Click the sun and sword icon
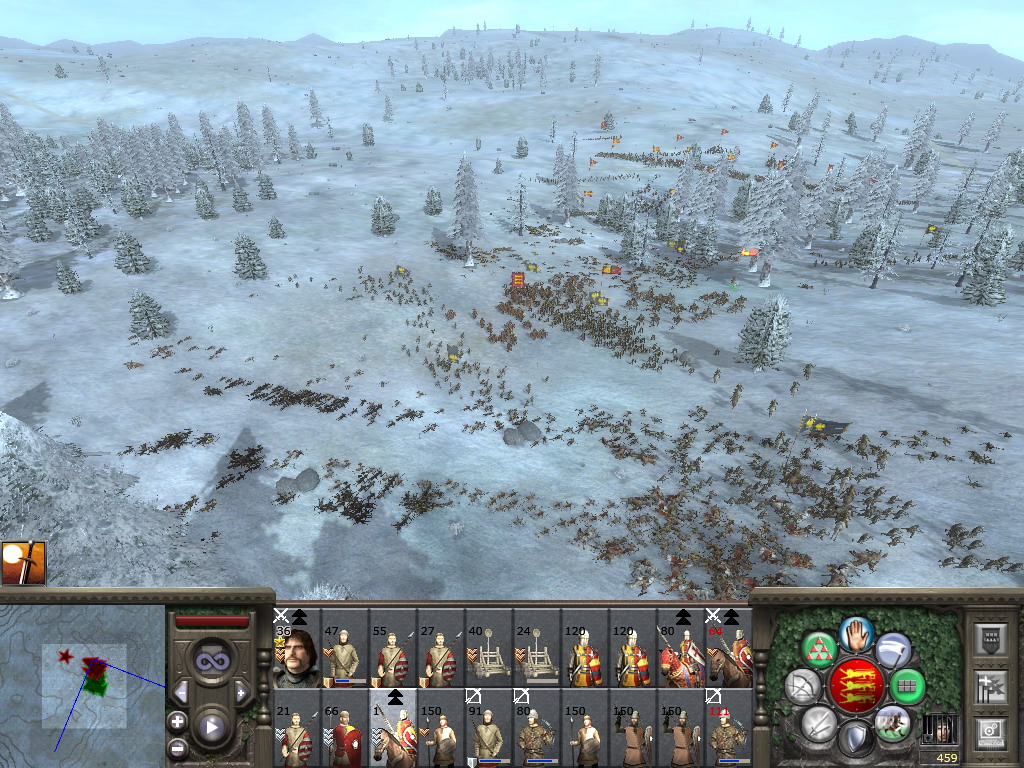 23,562
